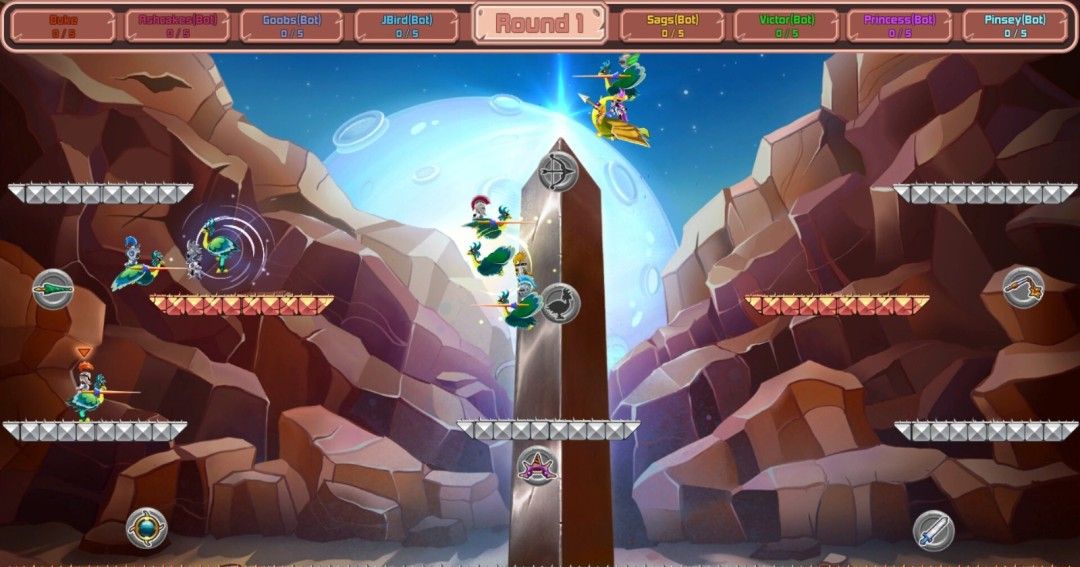Select the Goobs(Bot) player panel

pos(292,26)
